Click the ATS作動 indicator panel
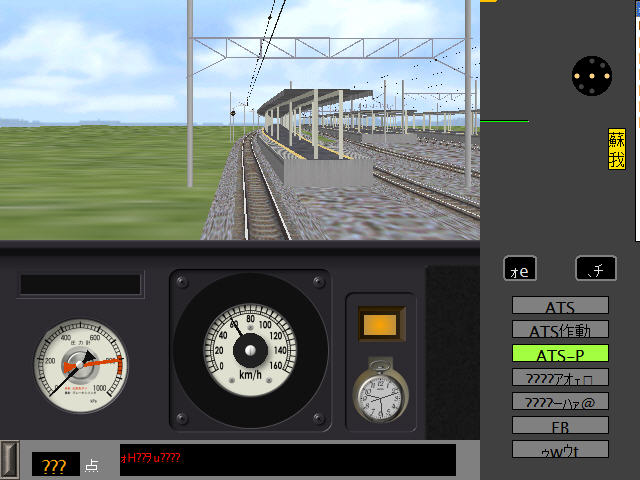The width and height of the screenshot is (640, 480). (x=560, y=330)
